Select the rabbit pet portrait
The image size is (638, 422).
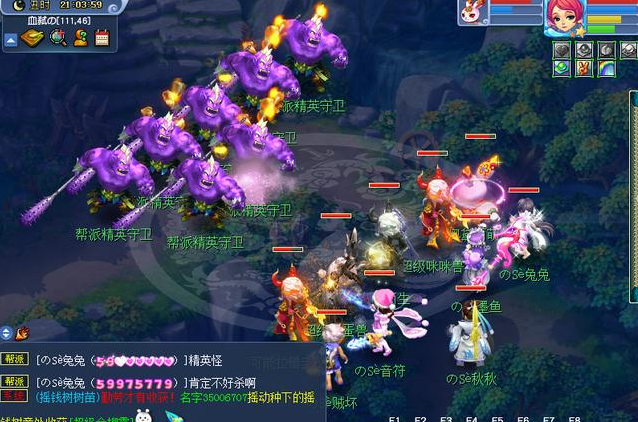471,12
